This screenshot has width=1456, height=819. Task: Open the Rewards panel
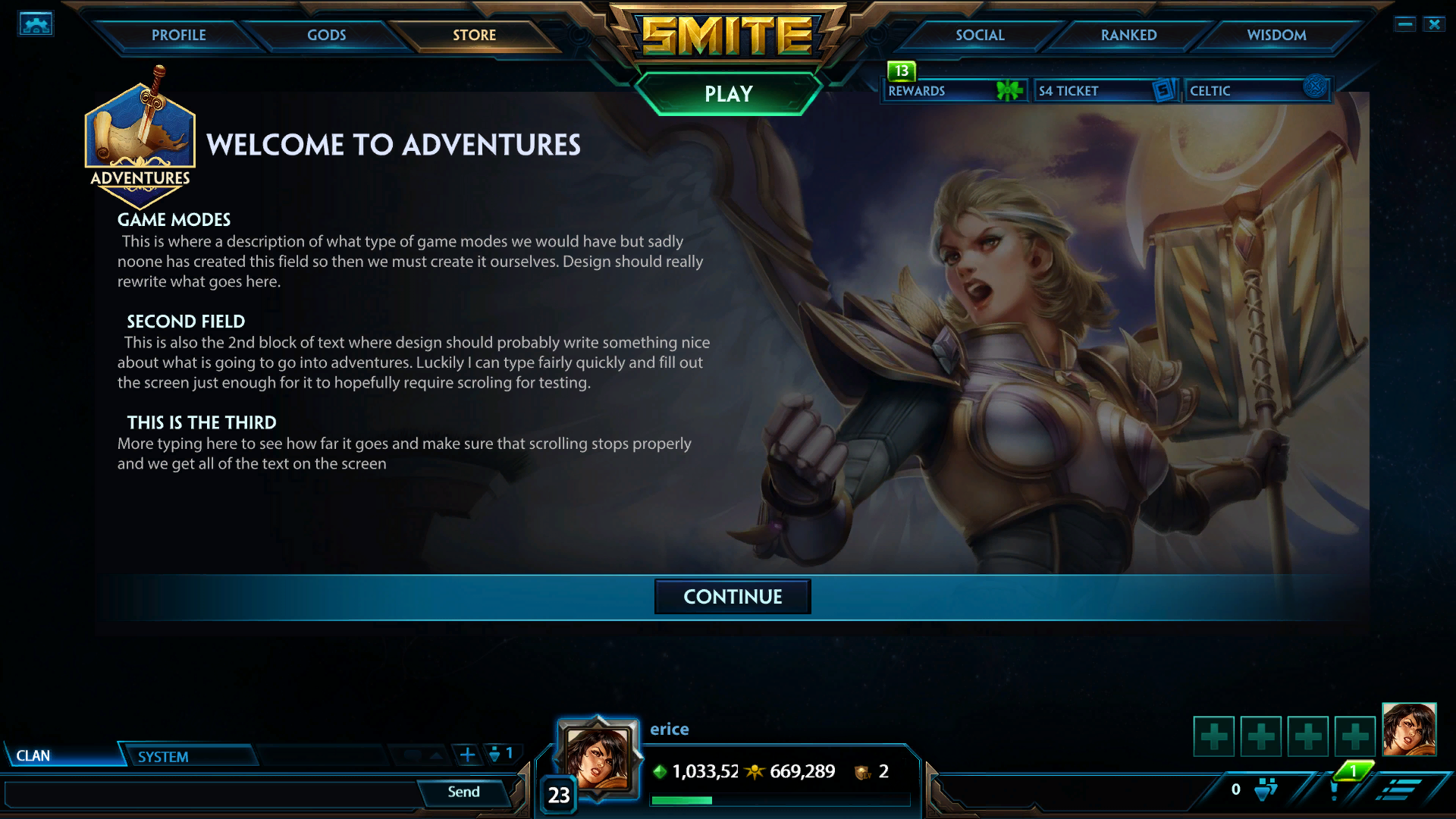point(954,90)
